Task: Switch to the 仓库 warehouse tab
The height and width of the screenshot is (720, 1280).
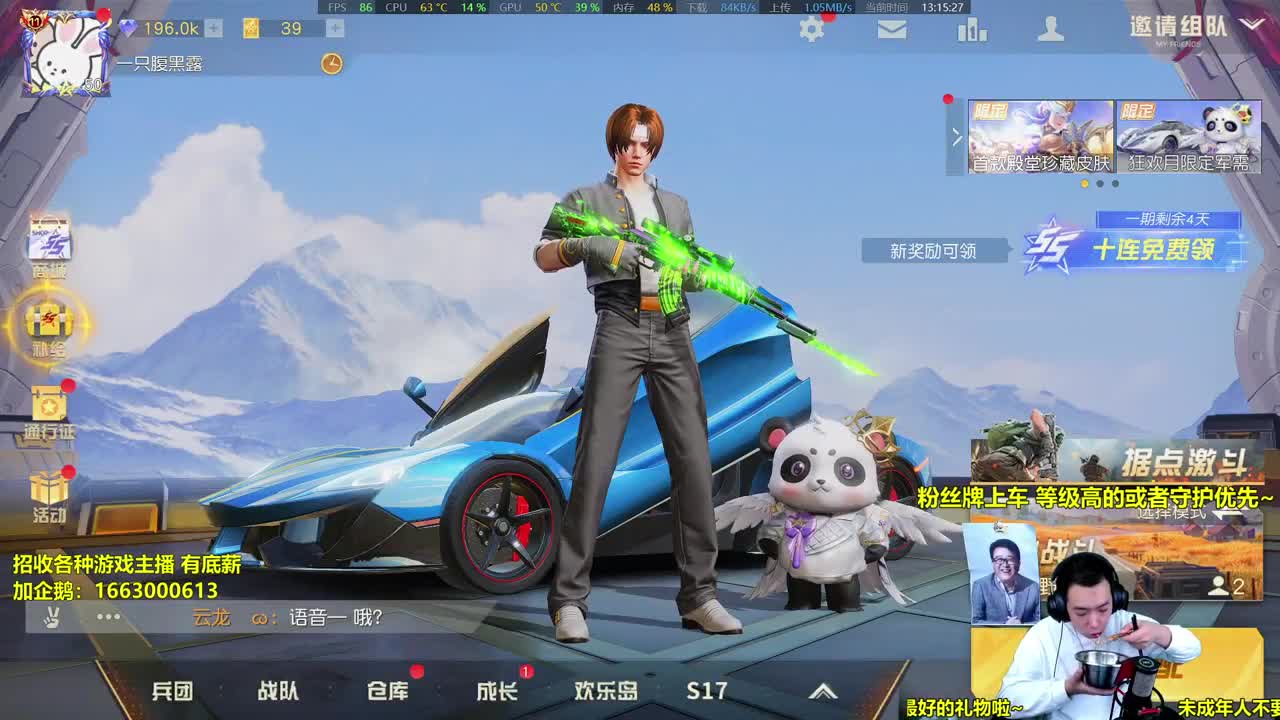Action: point(388,690)
